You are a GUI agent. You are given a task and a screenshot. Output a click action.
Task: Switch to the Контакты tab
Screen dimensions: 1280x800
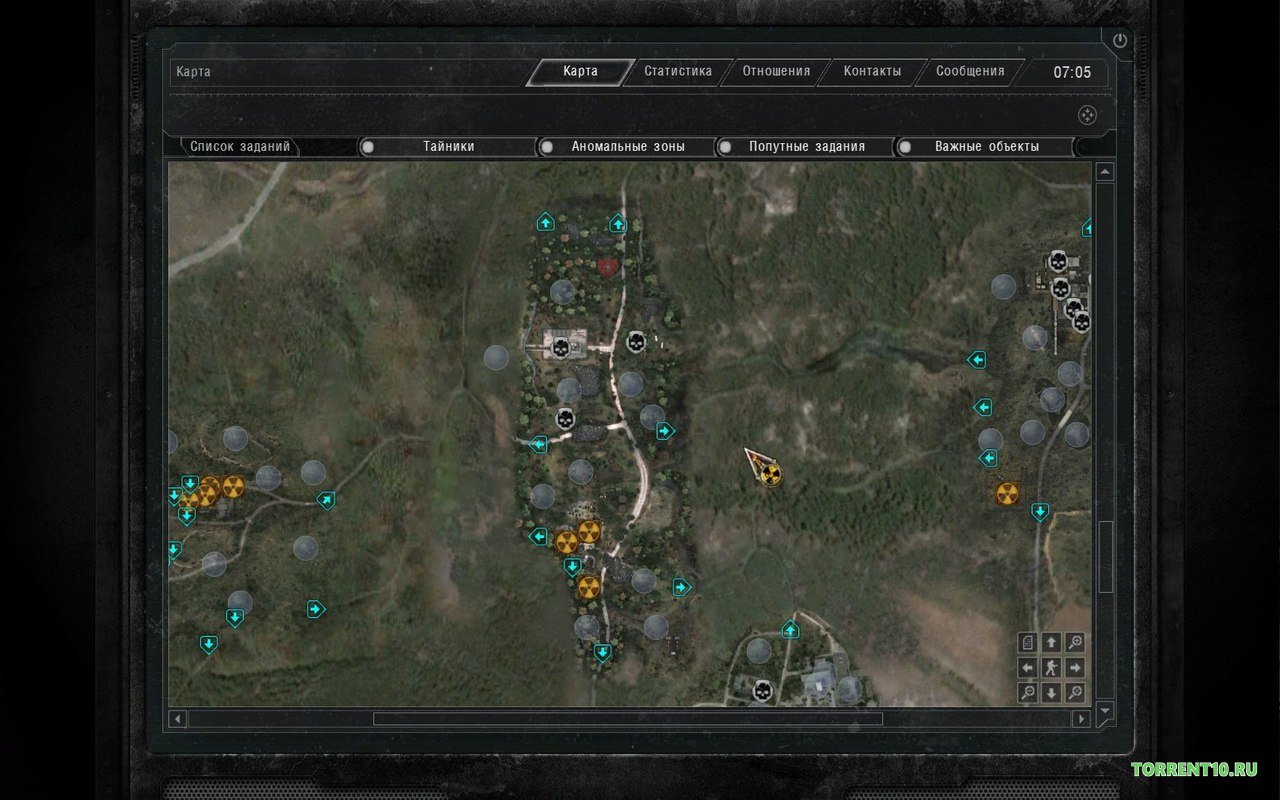[872, 72]
